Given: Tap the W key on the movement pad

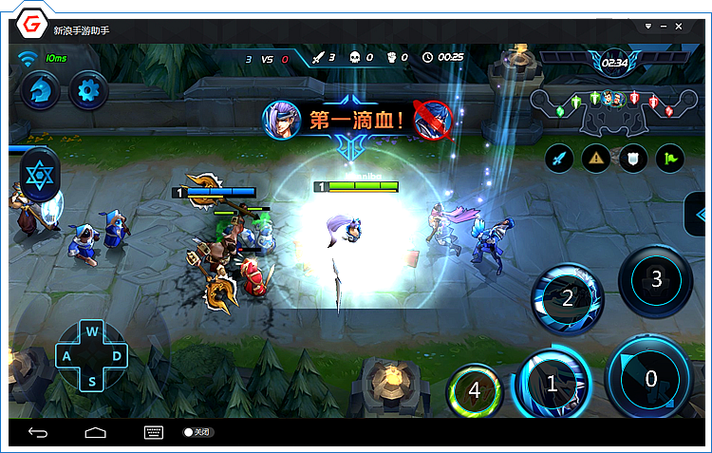Looking at the screenshot, I should pyautogui.click(x=92, y=332).
